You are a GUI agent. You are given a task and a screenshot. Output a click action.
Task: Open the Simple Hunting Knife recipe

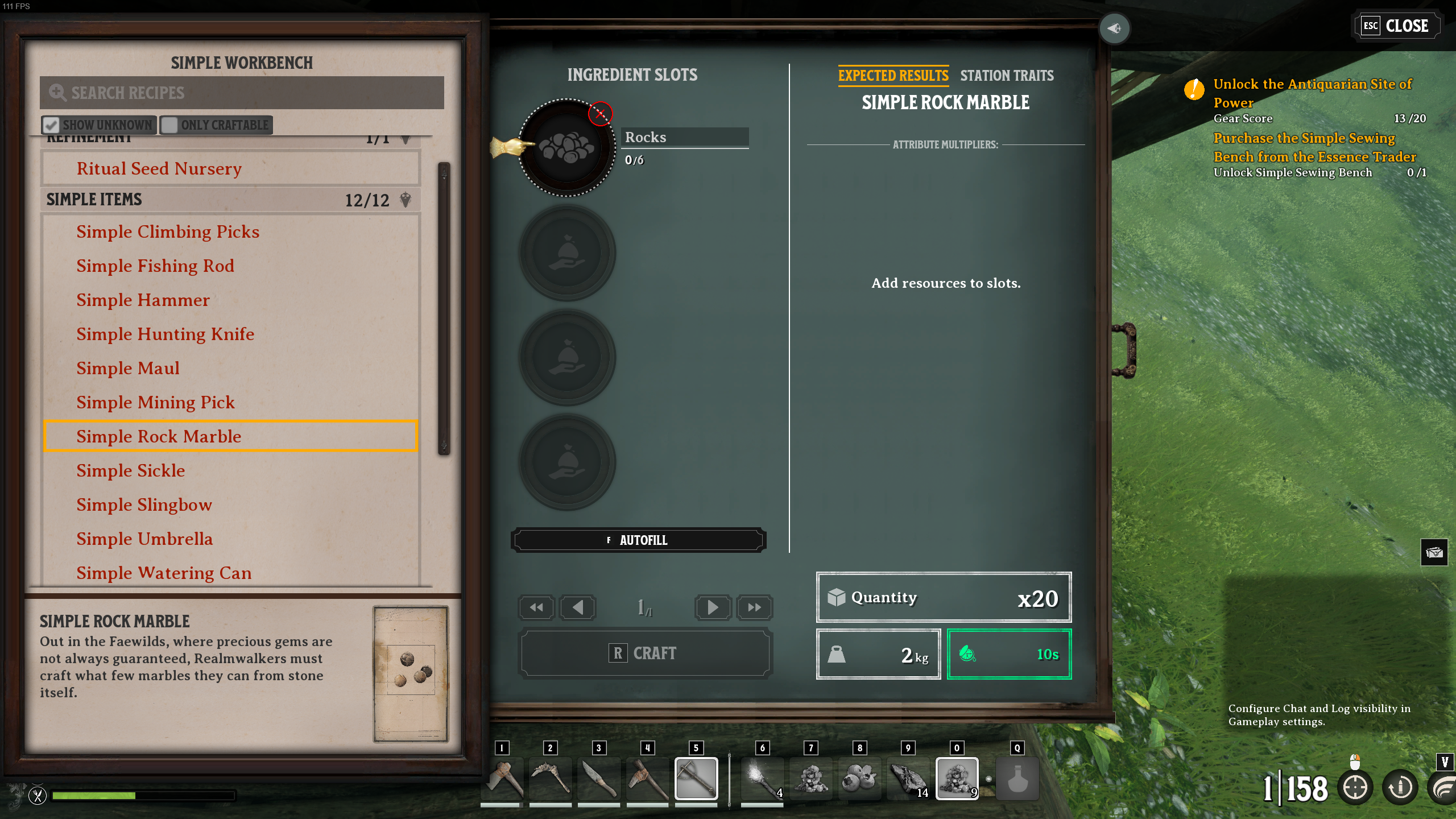pos(165,334)
